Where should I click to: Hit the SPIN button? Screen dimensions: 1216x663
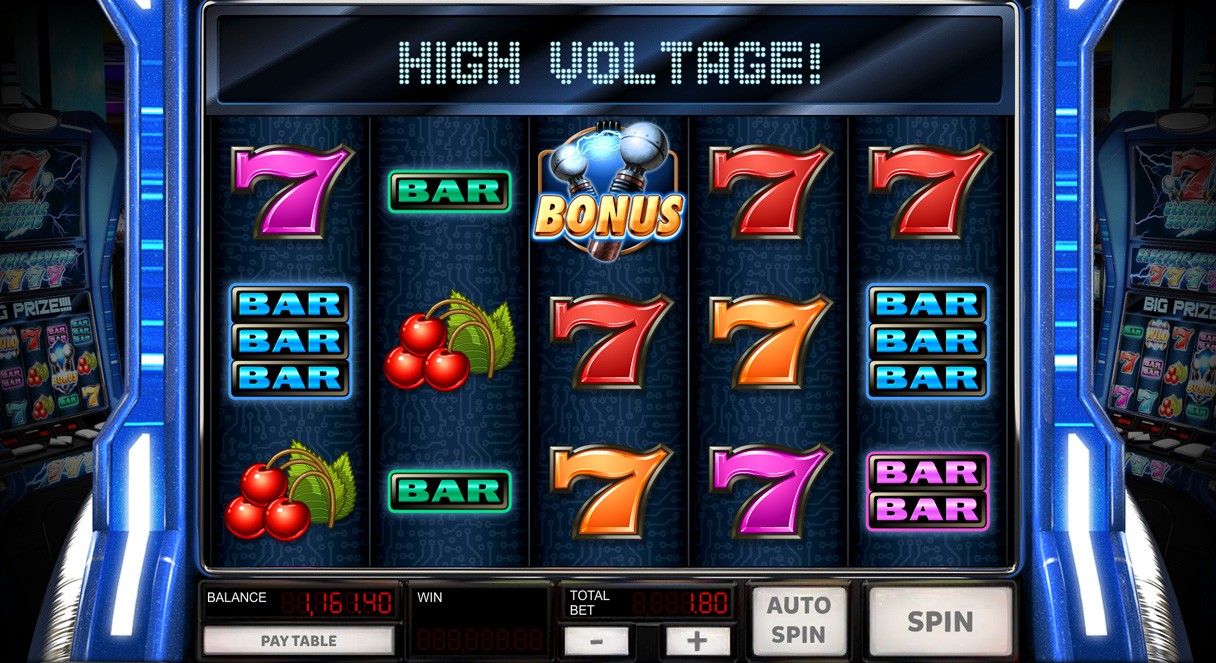click(940, 621)
